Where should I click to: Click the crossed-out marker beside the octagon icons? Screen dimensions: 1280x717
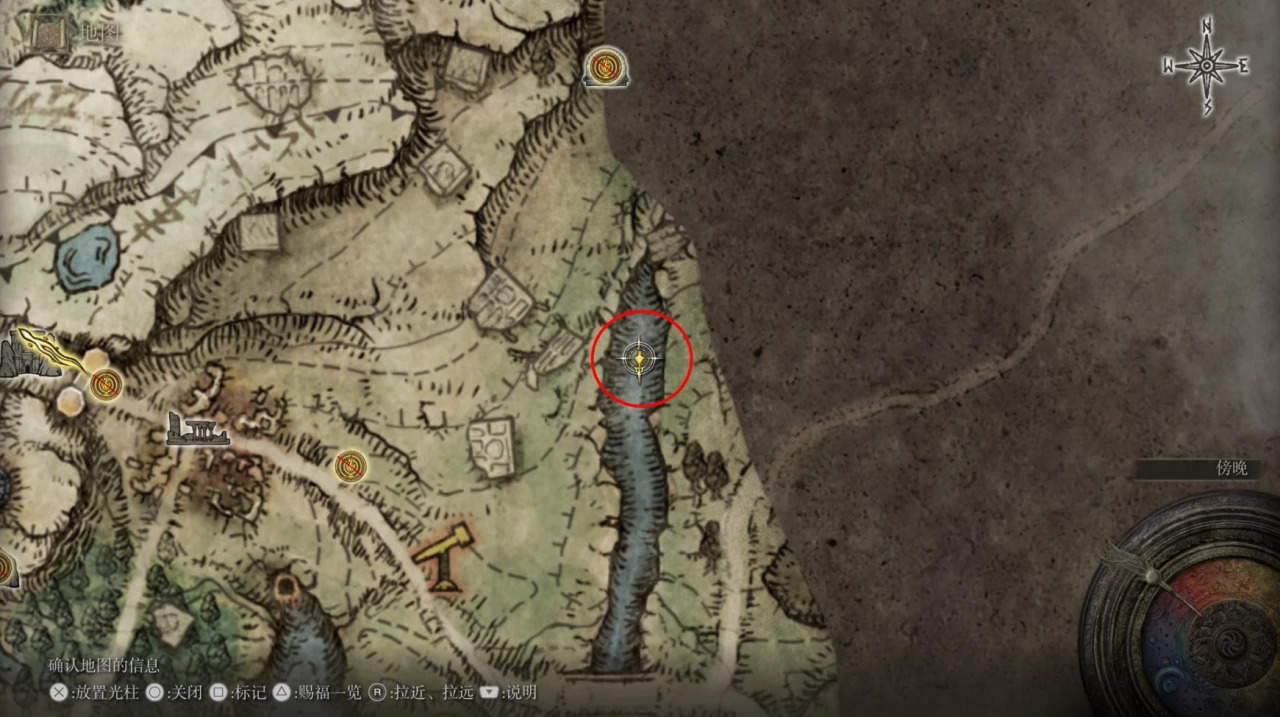[106, 384]
